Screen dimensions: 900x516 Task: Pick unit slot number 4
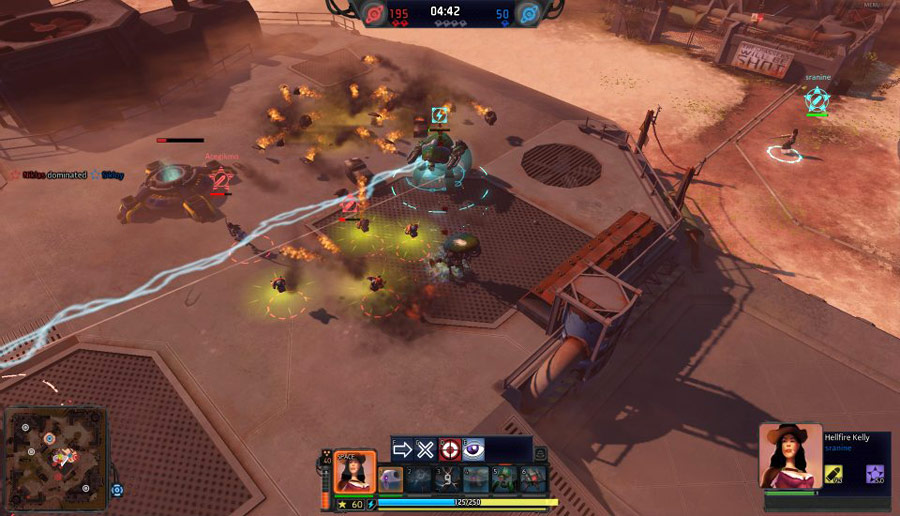point(476,479)
